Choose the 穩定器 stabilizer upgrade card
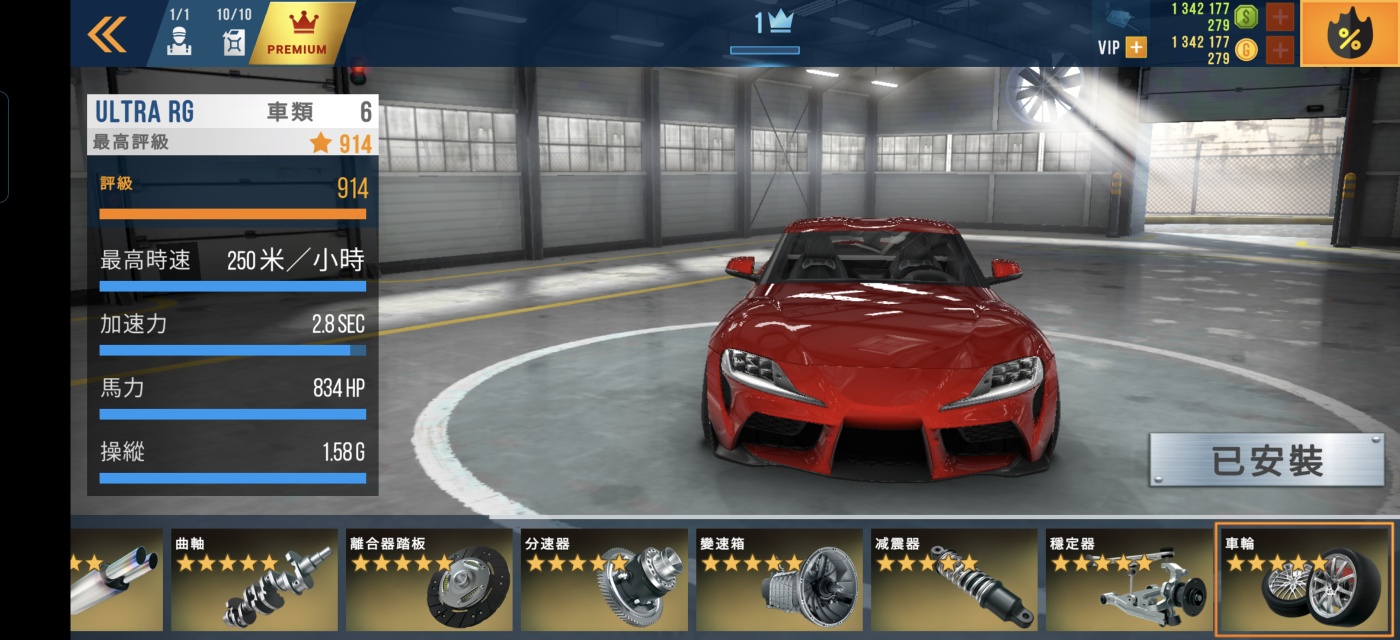The image size is (1400, 640). point(1127,580)
